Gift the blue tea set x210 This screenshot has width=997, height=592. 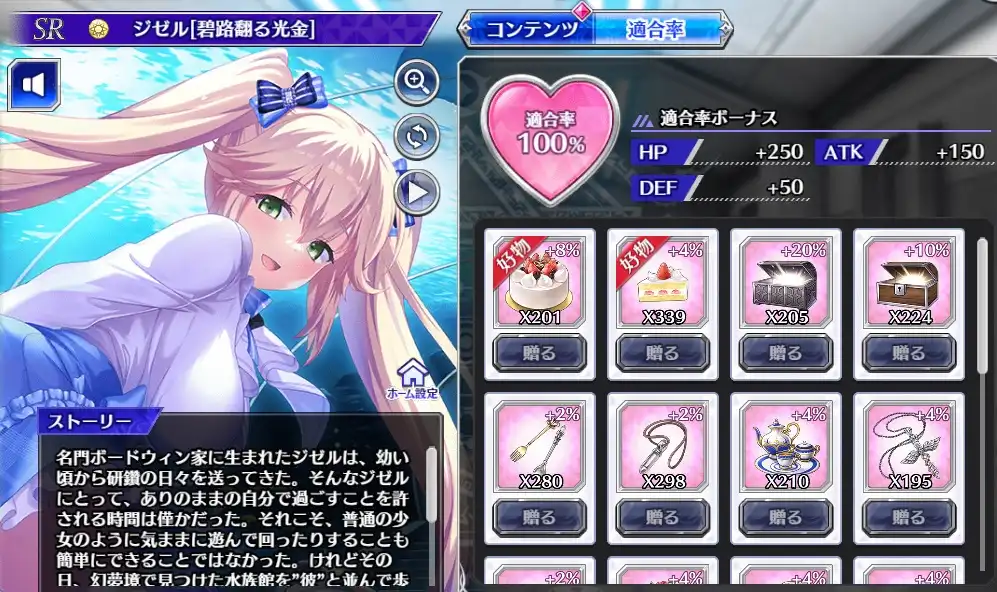785,516
